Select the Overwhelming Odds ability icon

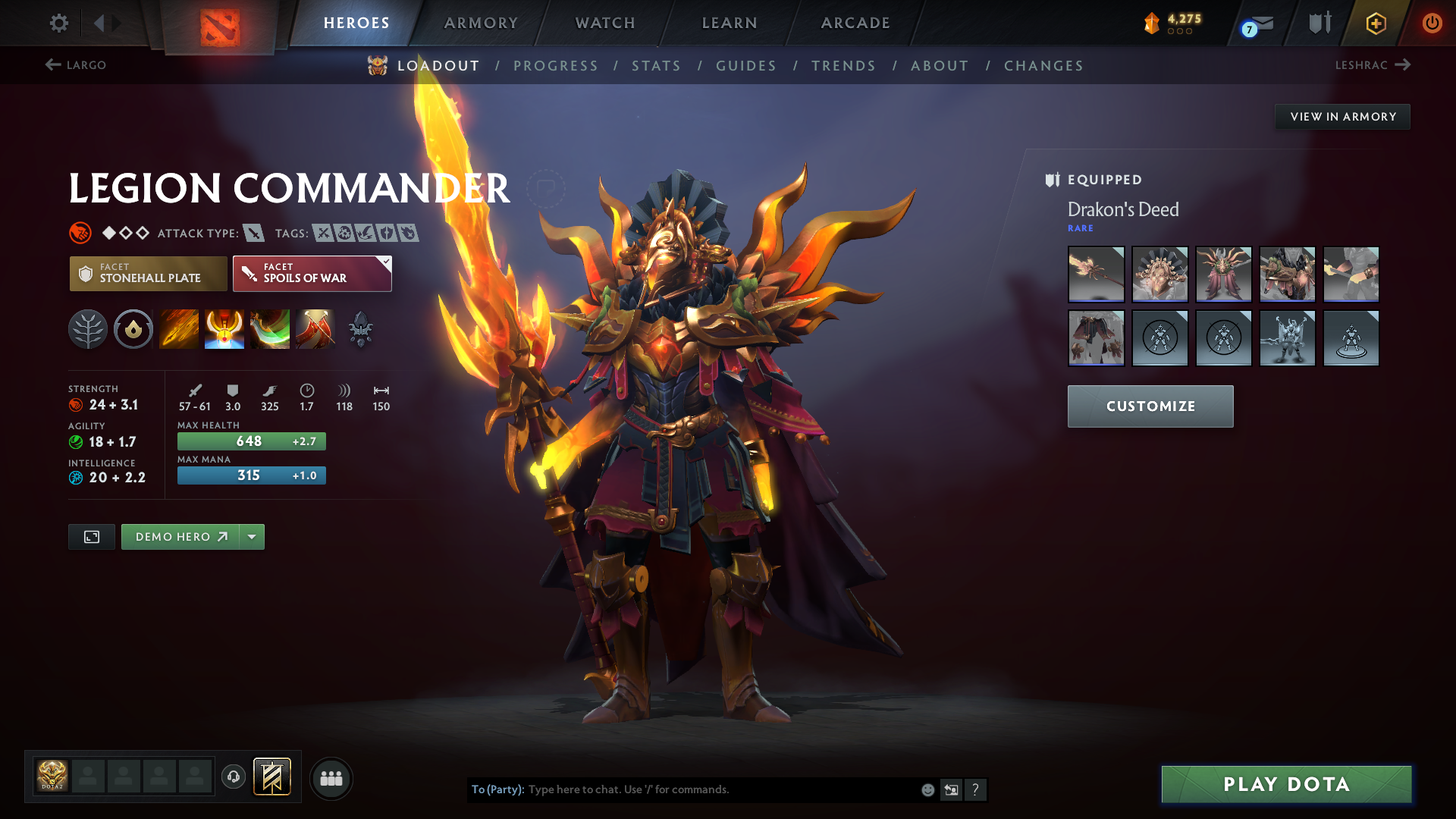(178, 329)
